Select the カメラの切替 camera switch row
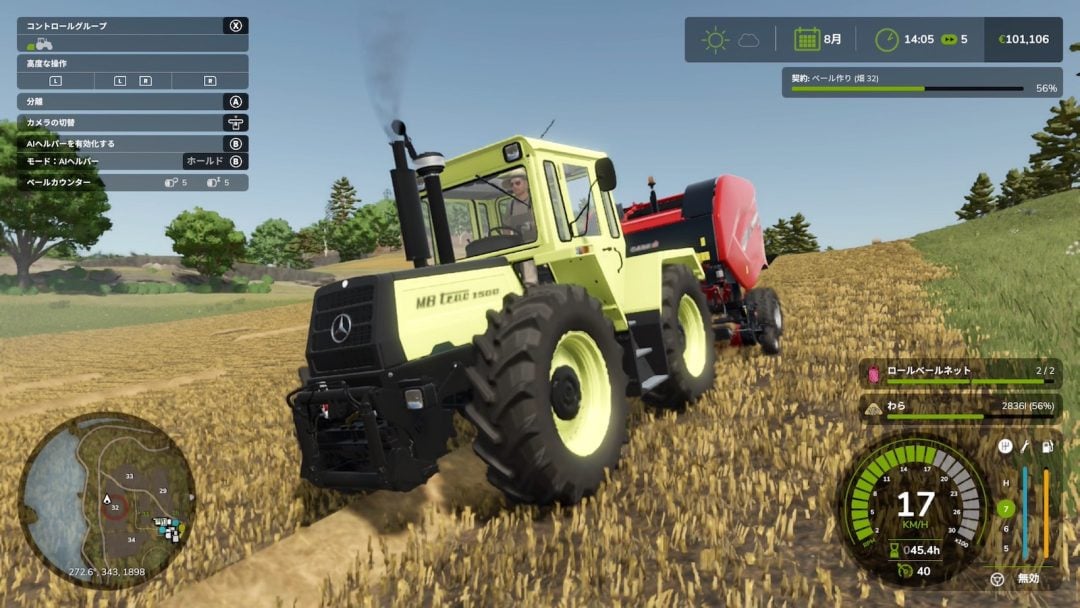This screenshot has height=608, width=1080. pos(132,122)
